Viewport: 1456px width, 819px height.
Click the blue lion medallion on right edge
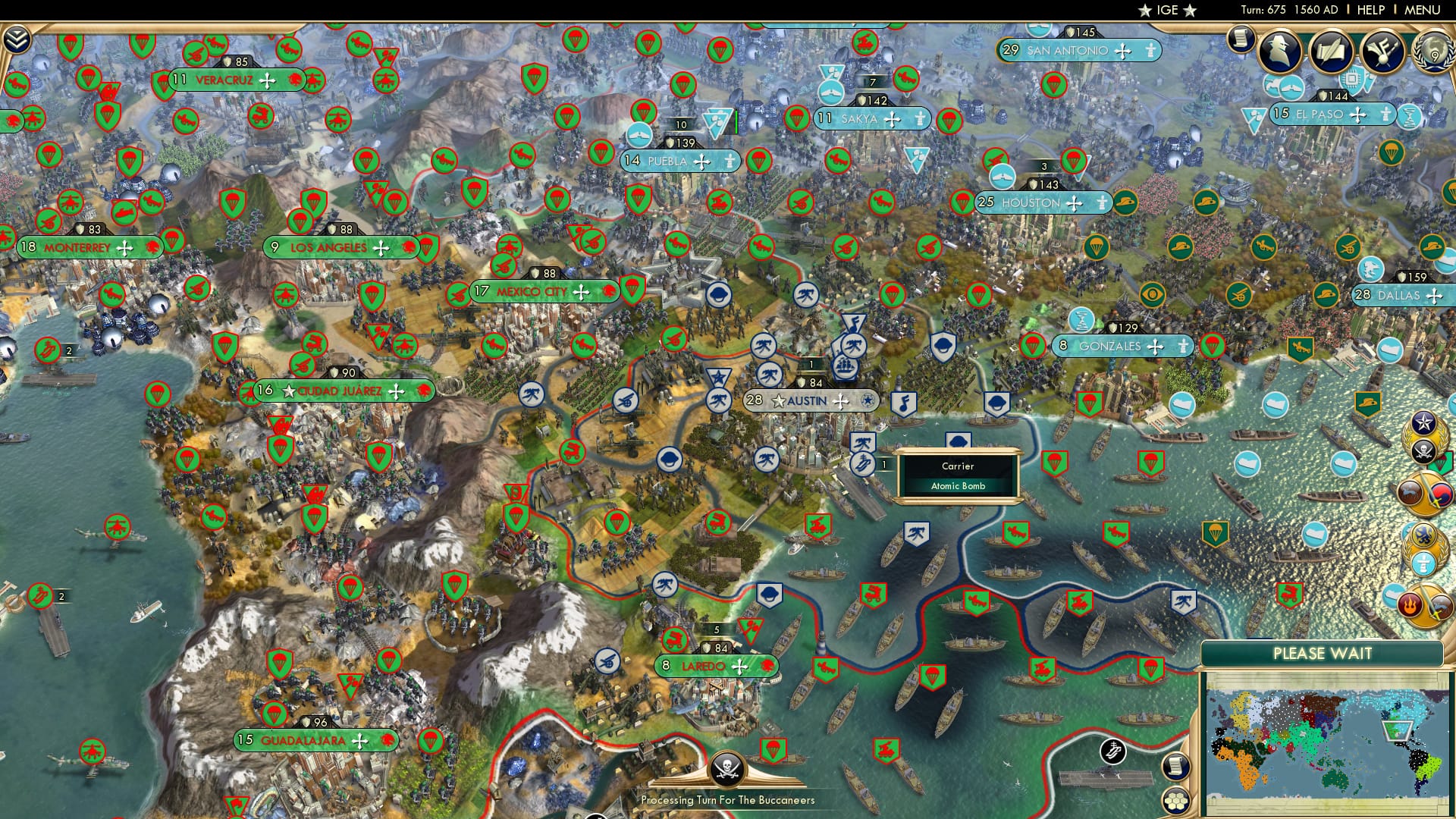click(1423, 535)
